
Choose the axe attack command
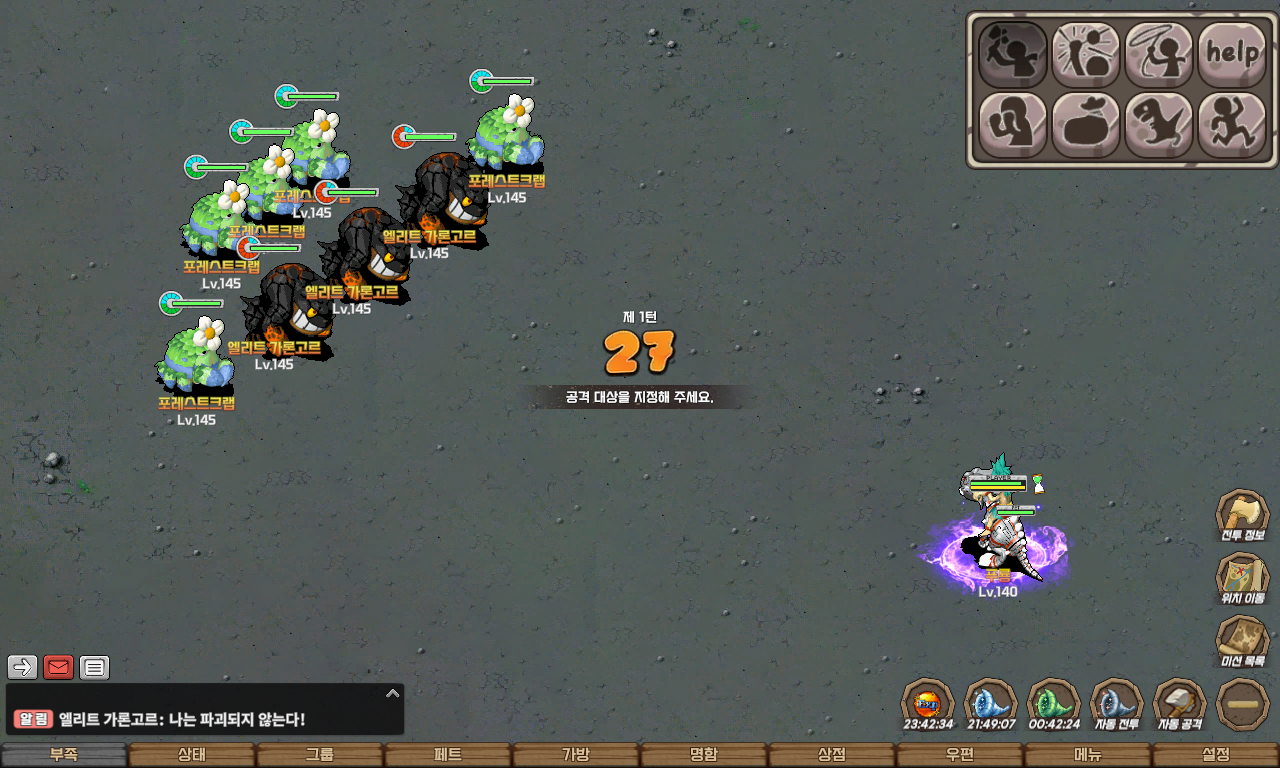pyautogui.click(x=1012, y=53)
